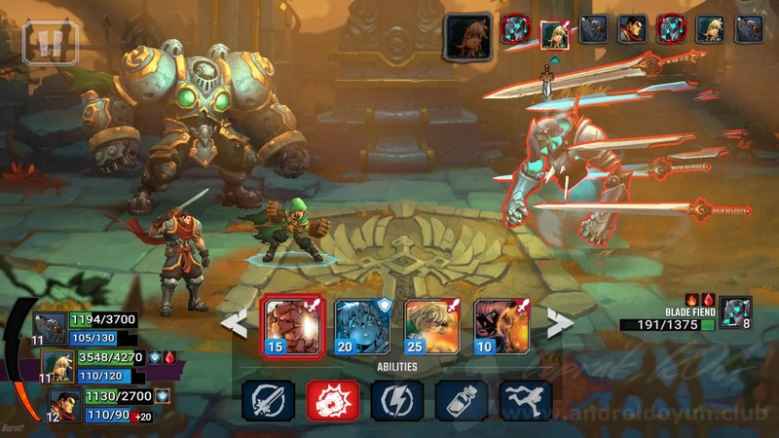Show previous abilities with left arrow

click(x=234, y=323)
